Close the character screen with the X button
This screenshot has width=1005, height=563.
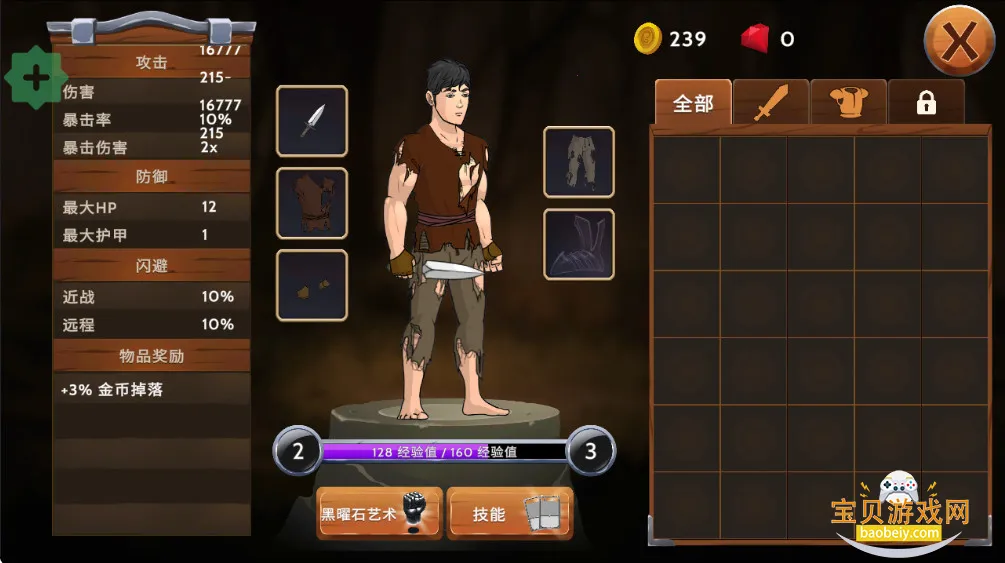pyautogui.click(x=958, y=41)
